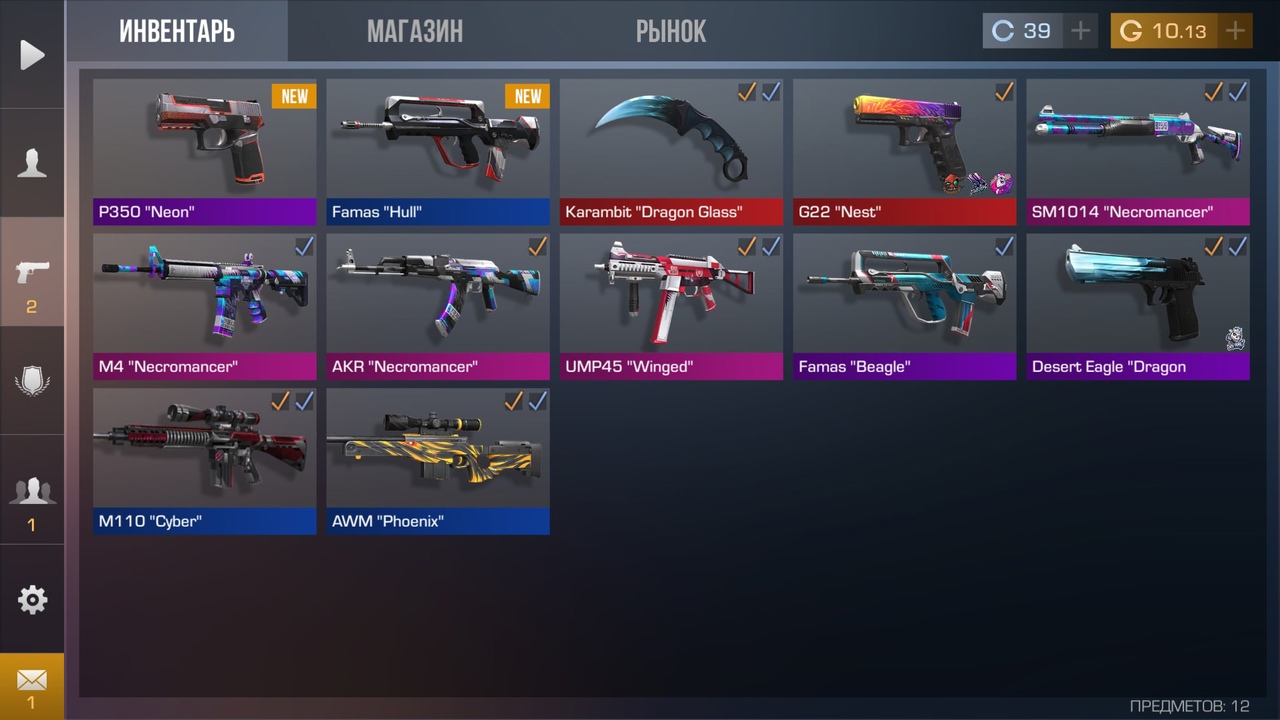Start a match with the play arrow
Image resolution: width=1280 pixels, height=720 pixels.
click(x=32, y=54)
